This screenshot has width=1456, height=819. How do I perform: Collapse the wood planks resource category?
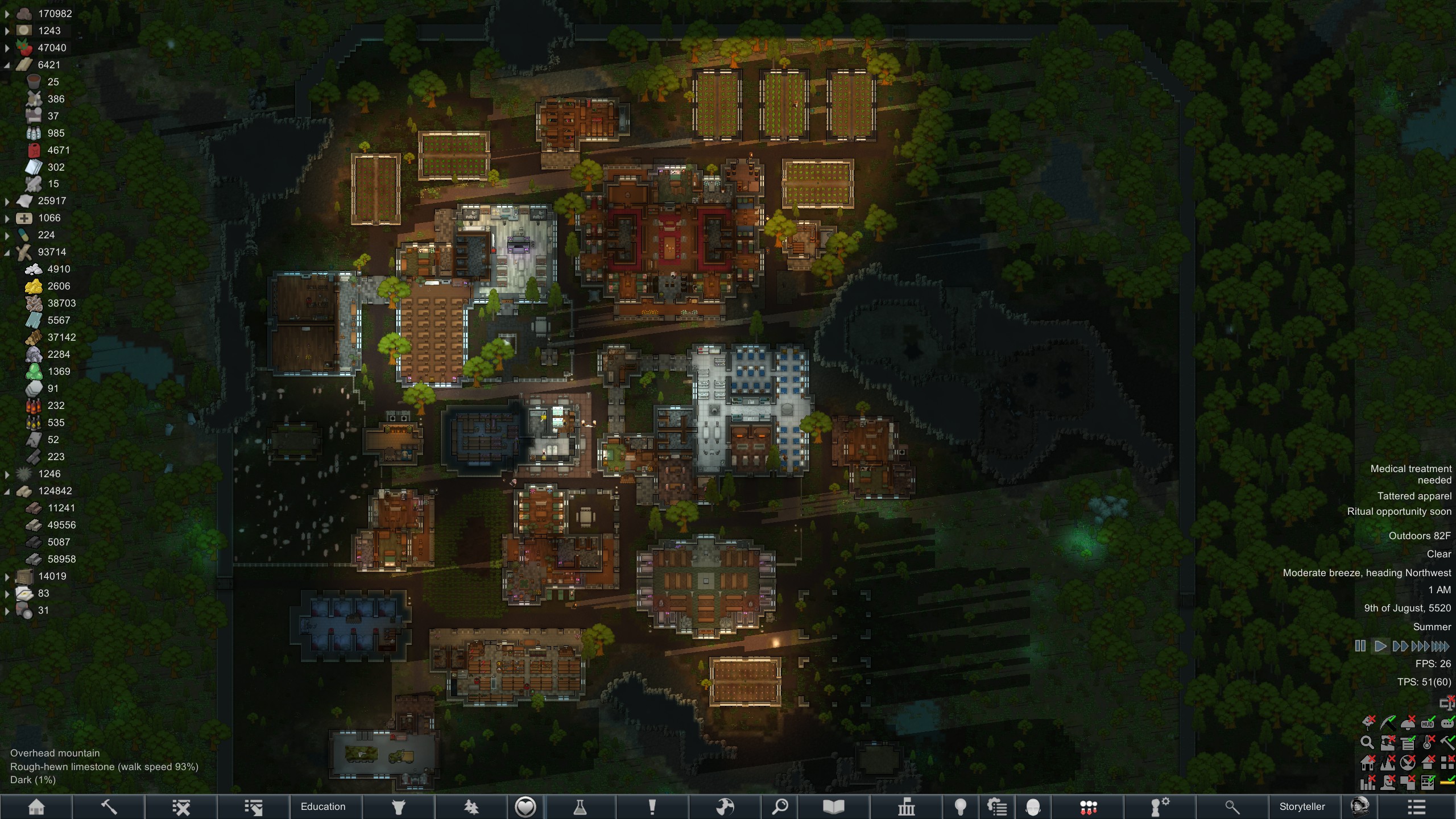(7, 65)
